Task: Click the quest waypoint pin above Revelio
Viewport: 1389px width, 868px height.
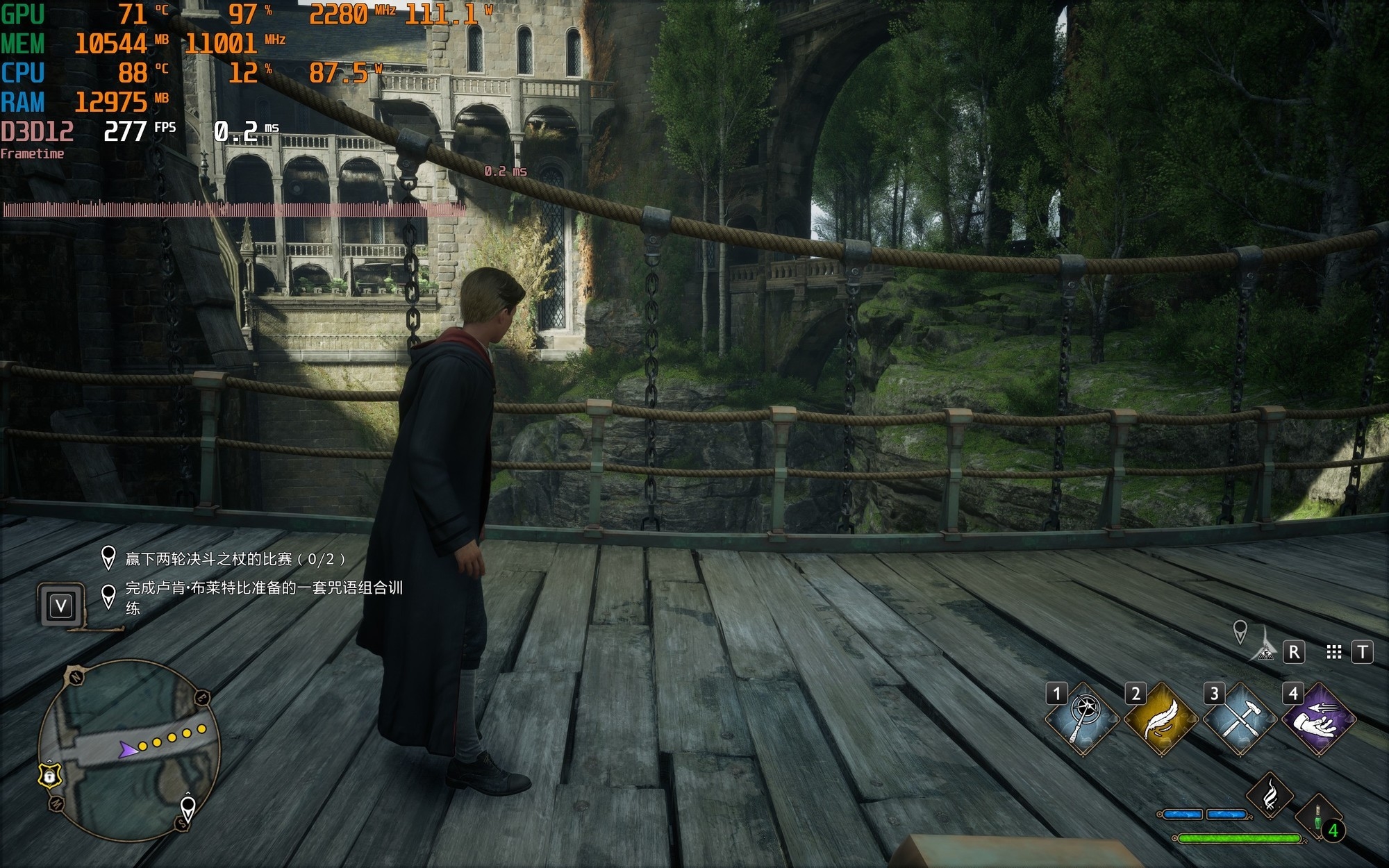Action: [1240, 631]
